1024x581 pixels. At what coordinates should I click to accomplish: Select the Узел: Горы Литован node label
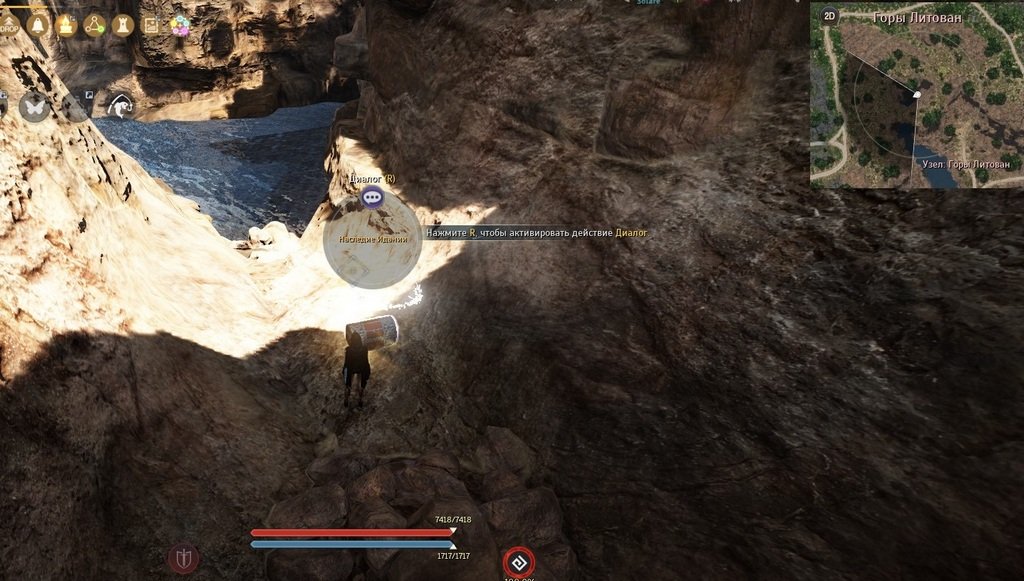tap(964, 163)
